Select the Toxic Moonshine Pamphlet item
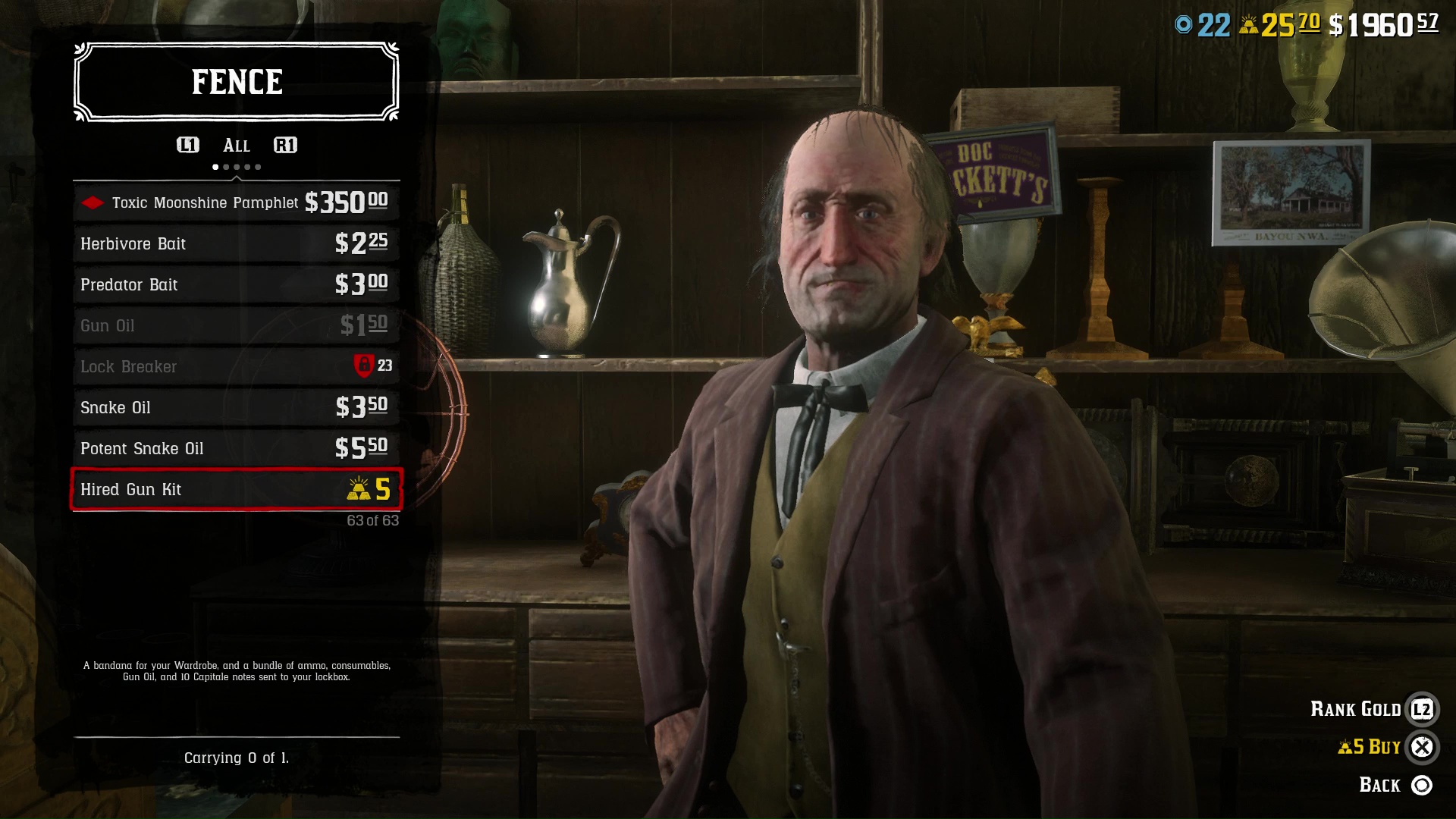 point(236,202)
